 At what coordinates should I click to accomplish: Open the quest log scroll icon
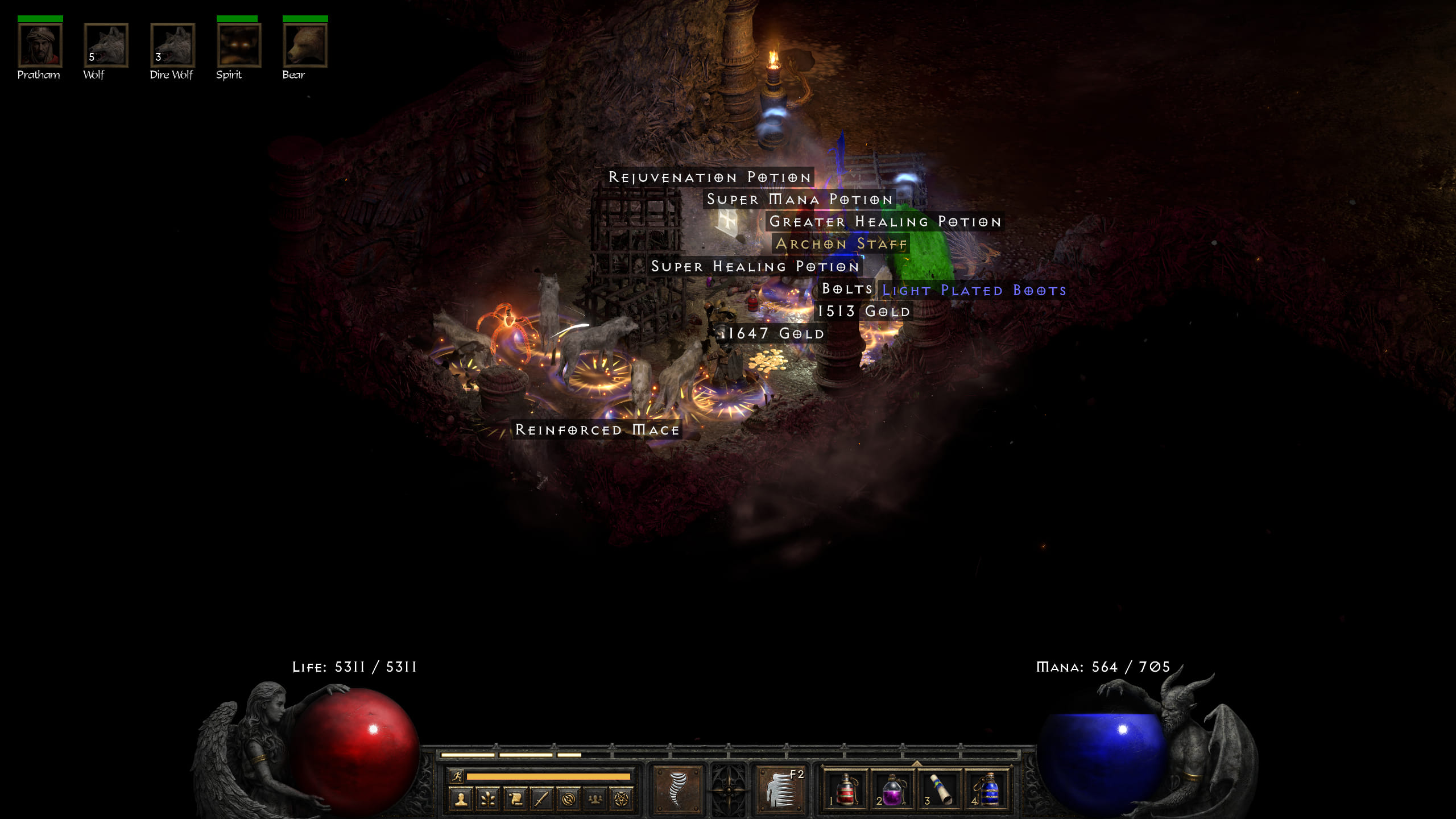click(515, 799)
